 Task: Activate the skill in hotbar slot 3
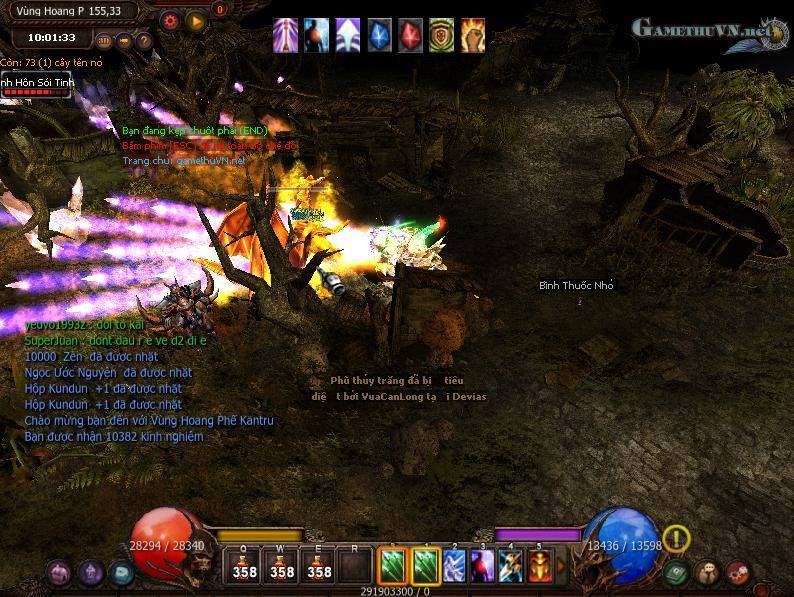point(482,566)
